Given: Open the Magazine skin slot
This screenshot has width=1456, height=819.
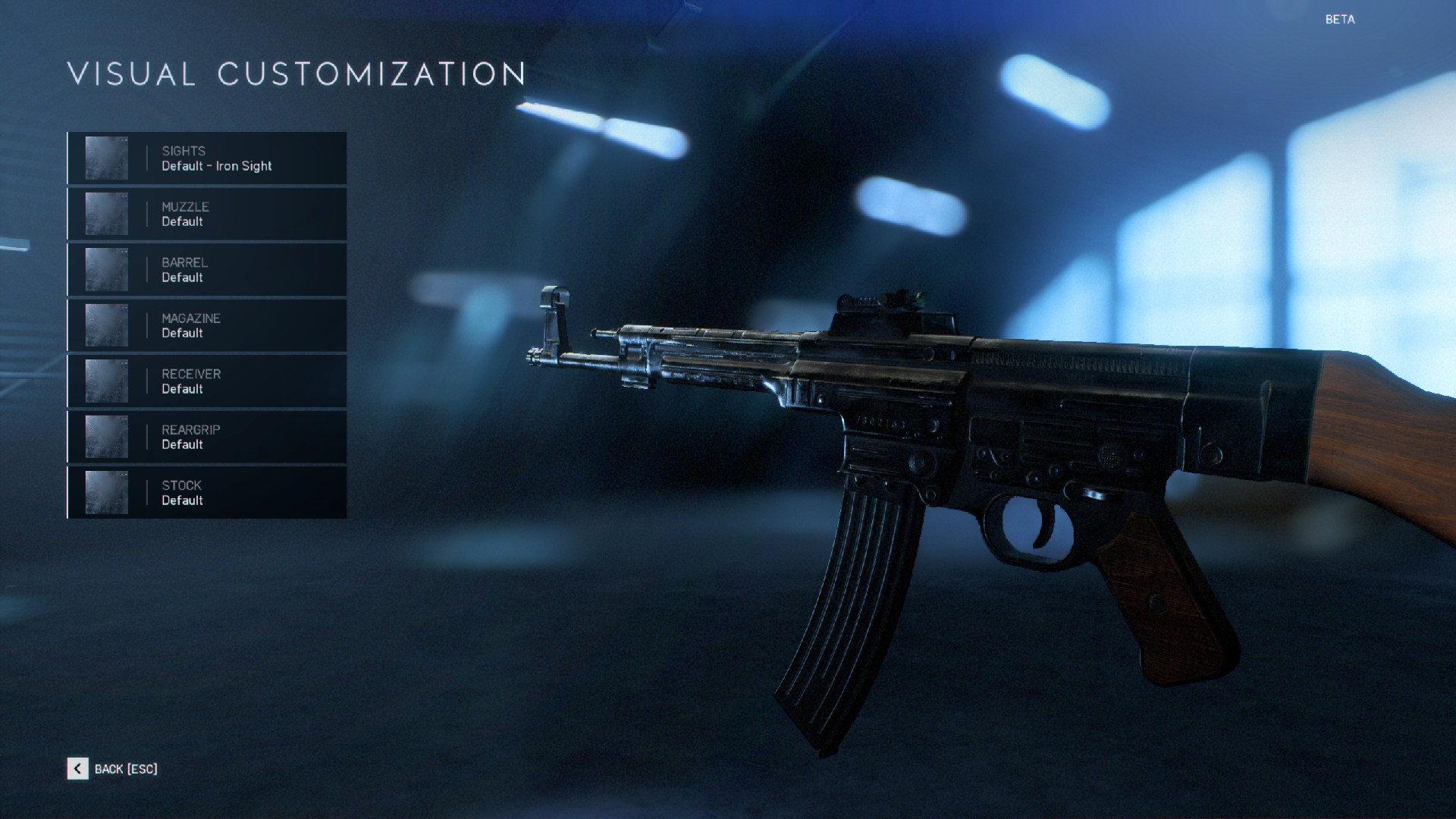Looking at the screenshot, I should pyautogui.click(x=207, y=325).
